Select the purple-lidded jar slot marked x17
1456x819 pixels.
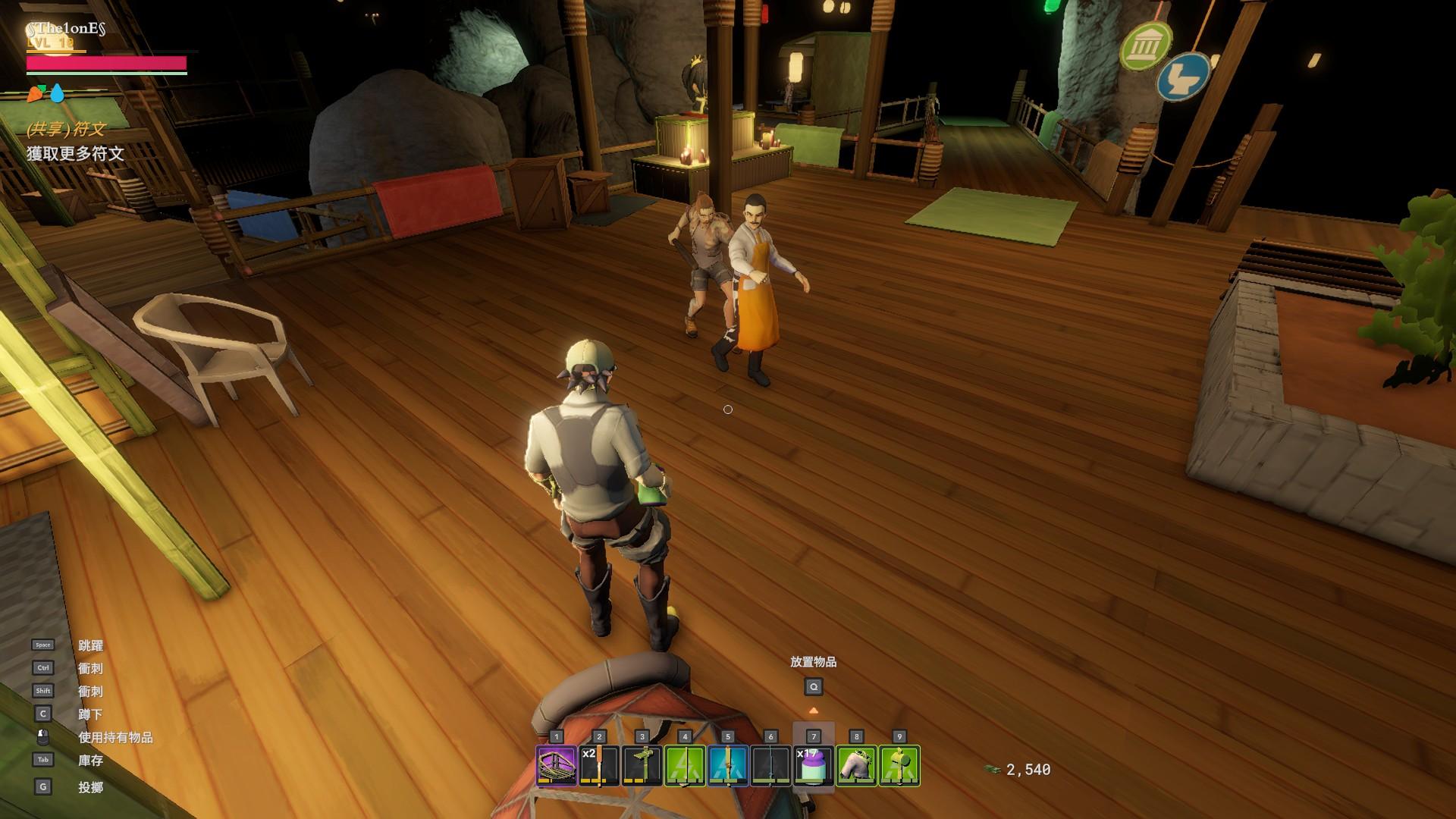click(814, 766)
